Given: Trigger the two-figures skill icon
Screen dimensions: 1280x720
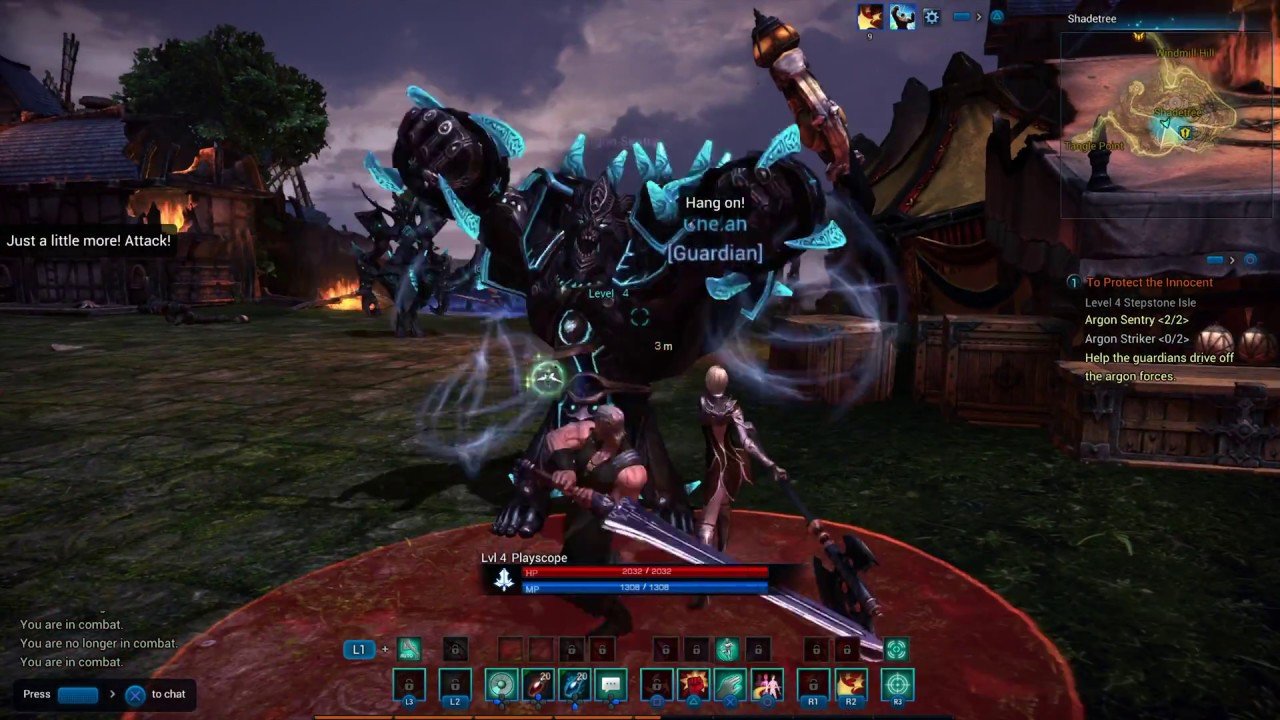Looking at the screenshot, I should point(767,685).
